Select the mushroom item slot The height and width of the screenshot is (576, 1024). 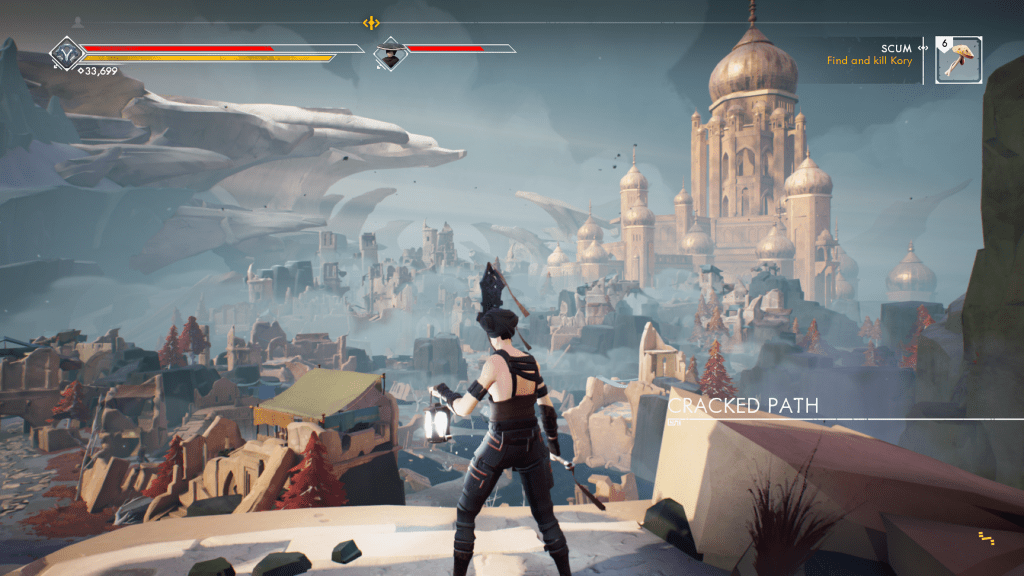(959, 60)
